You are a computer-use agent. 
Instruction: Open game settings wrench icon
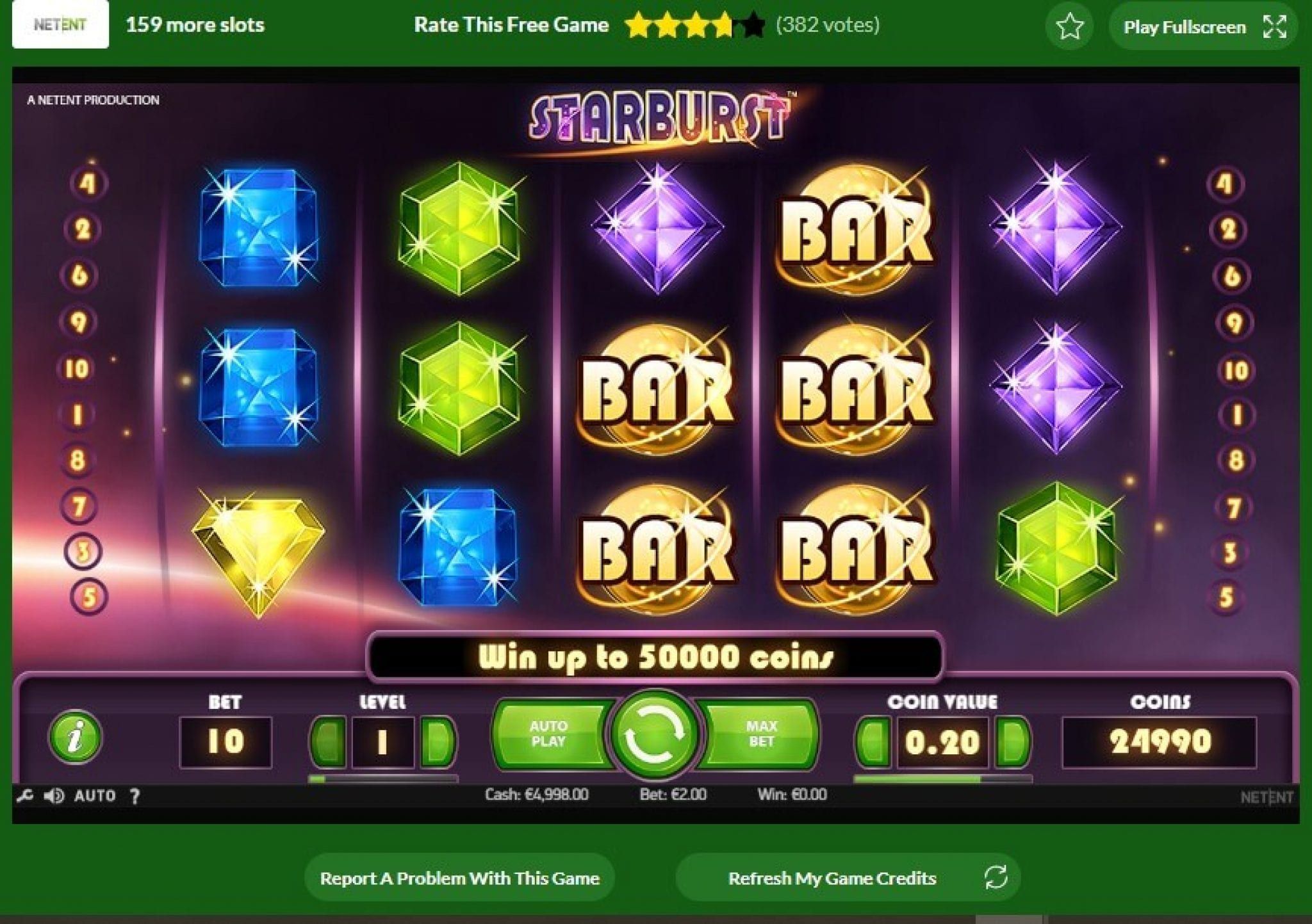24,796
